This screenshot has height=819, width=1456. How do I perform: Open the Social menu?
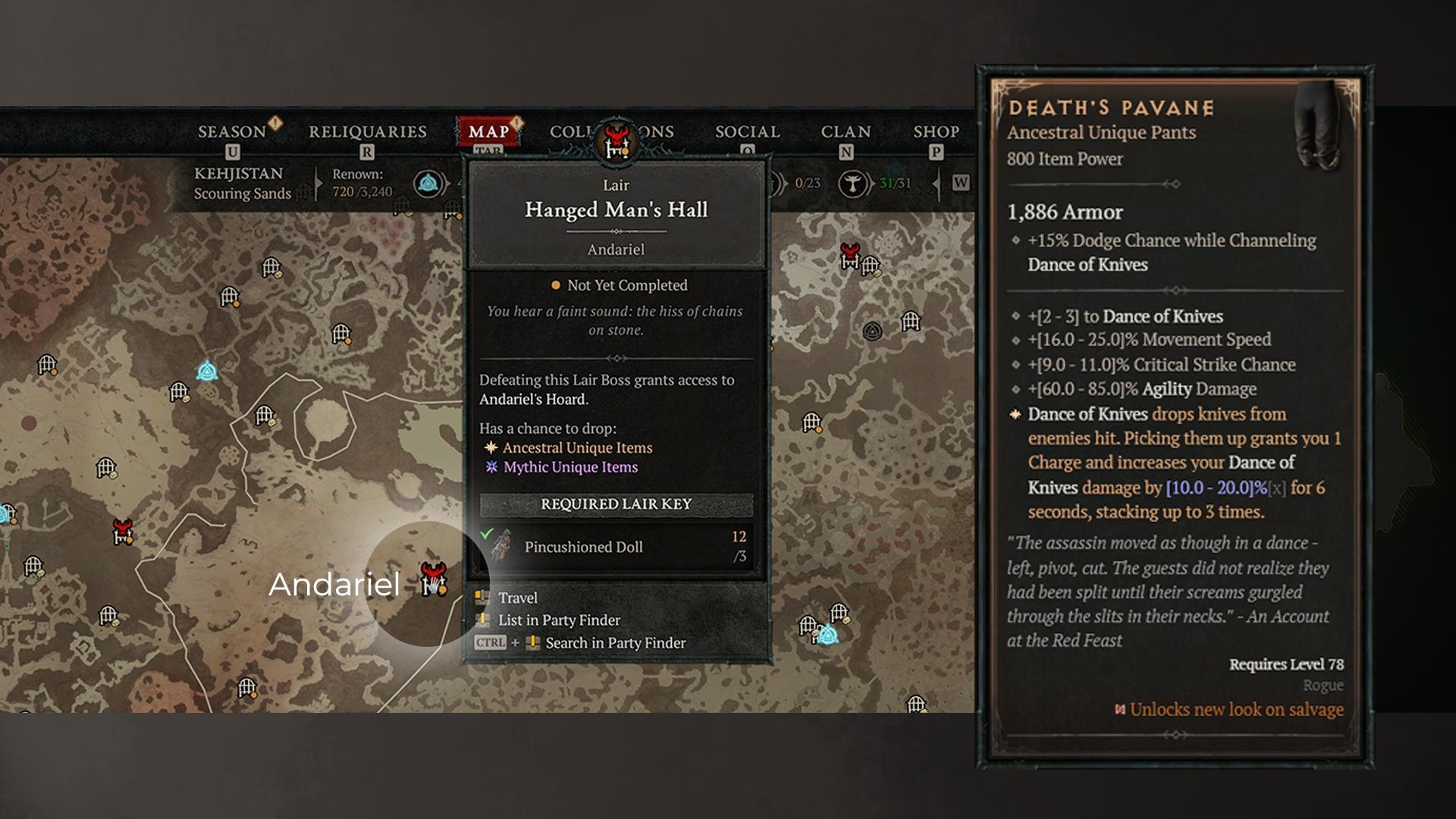coord(748,130)
